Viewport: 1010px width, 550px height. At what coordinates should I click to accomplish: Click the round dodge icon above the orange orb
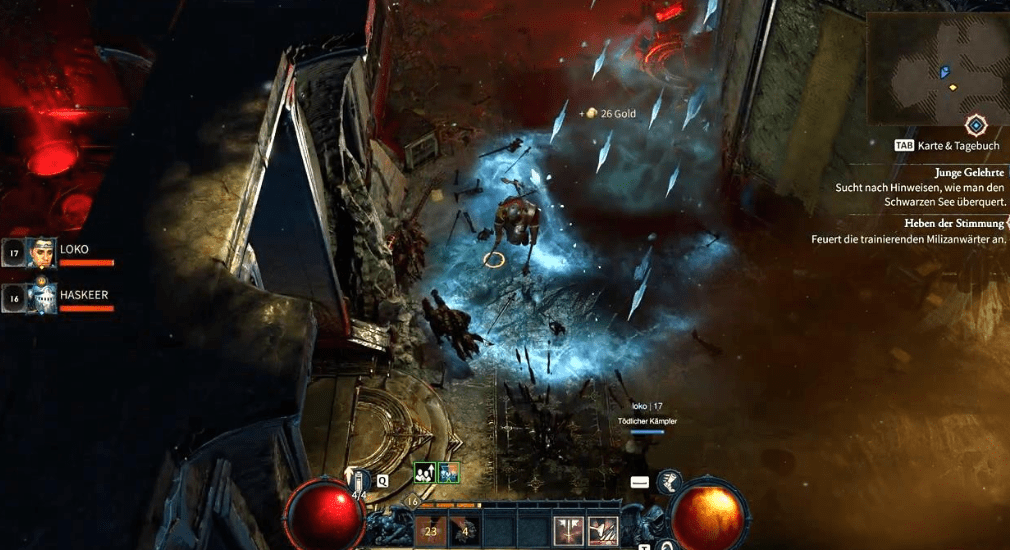click(669, 482)
